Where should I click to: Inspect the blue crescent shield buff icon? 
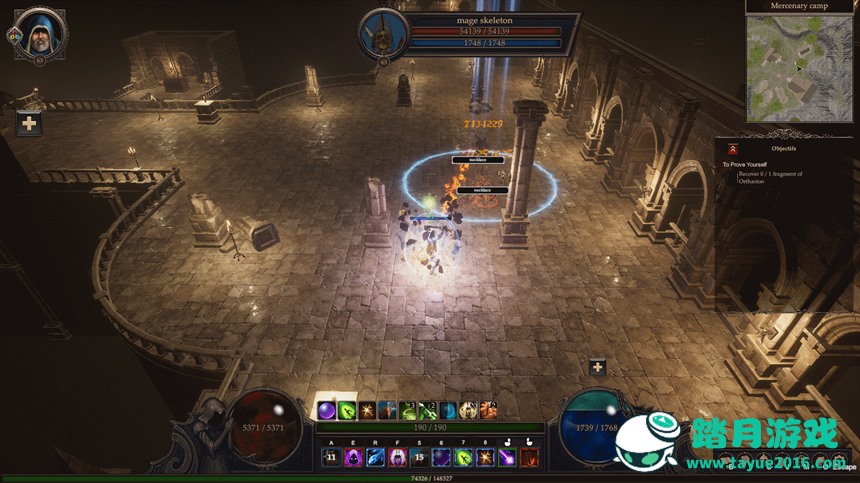(448, 410)
